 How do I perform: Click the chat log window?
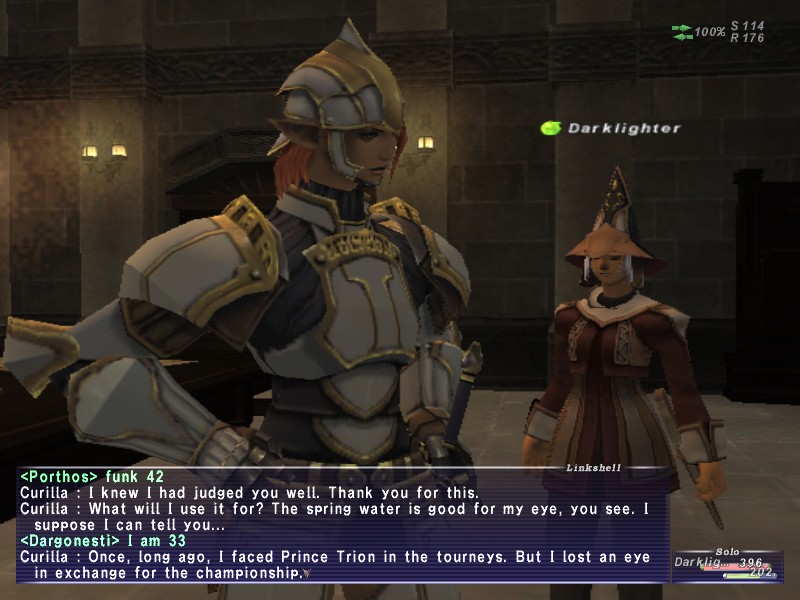pos(340,527)
